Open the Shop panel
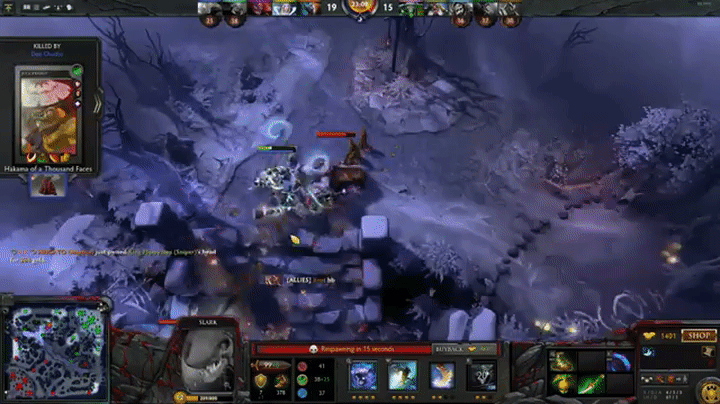 (x=699, y=336)
